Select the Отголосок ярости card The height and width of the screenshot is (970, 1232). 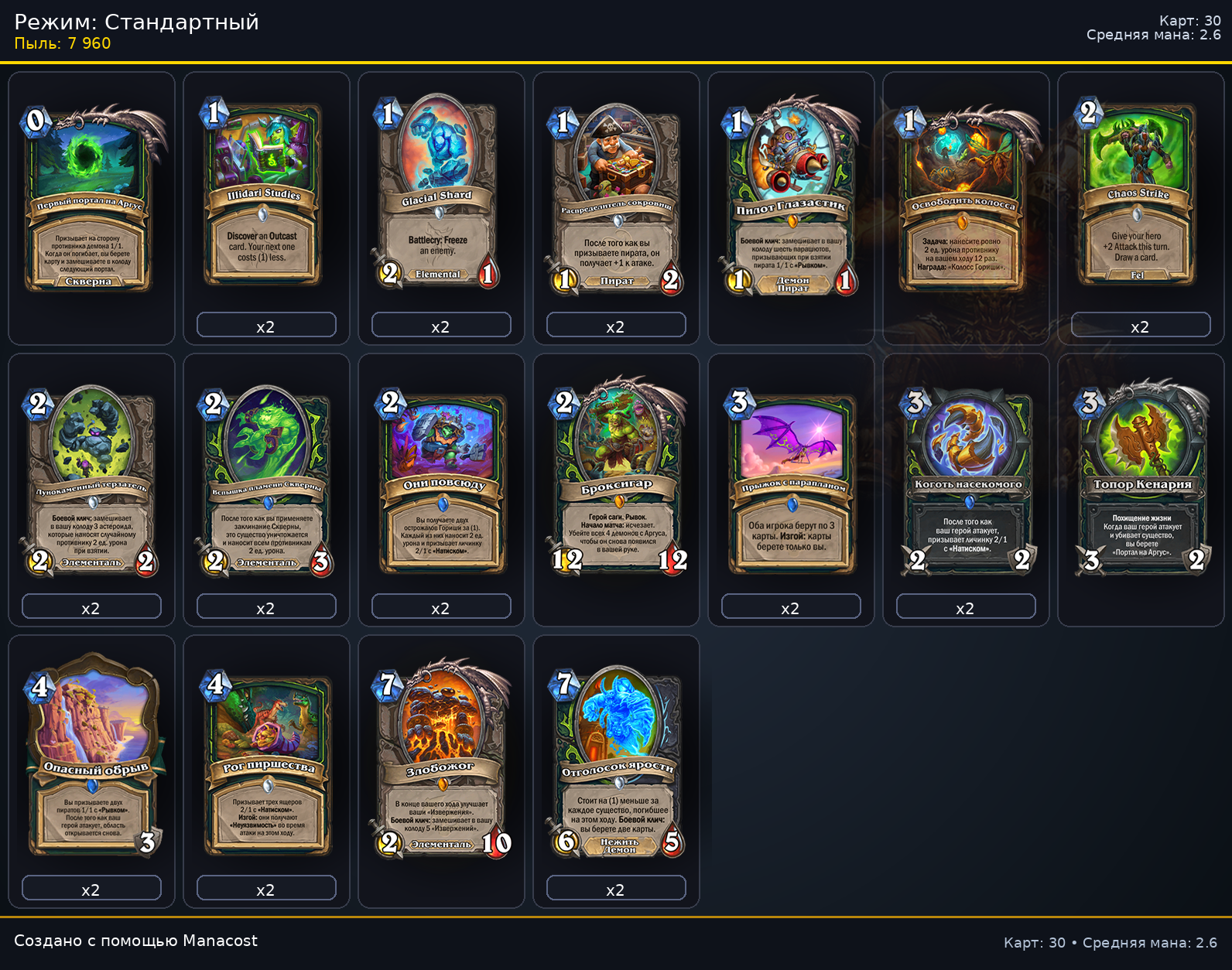(615, 763)
